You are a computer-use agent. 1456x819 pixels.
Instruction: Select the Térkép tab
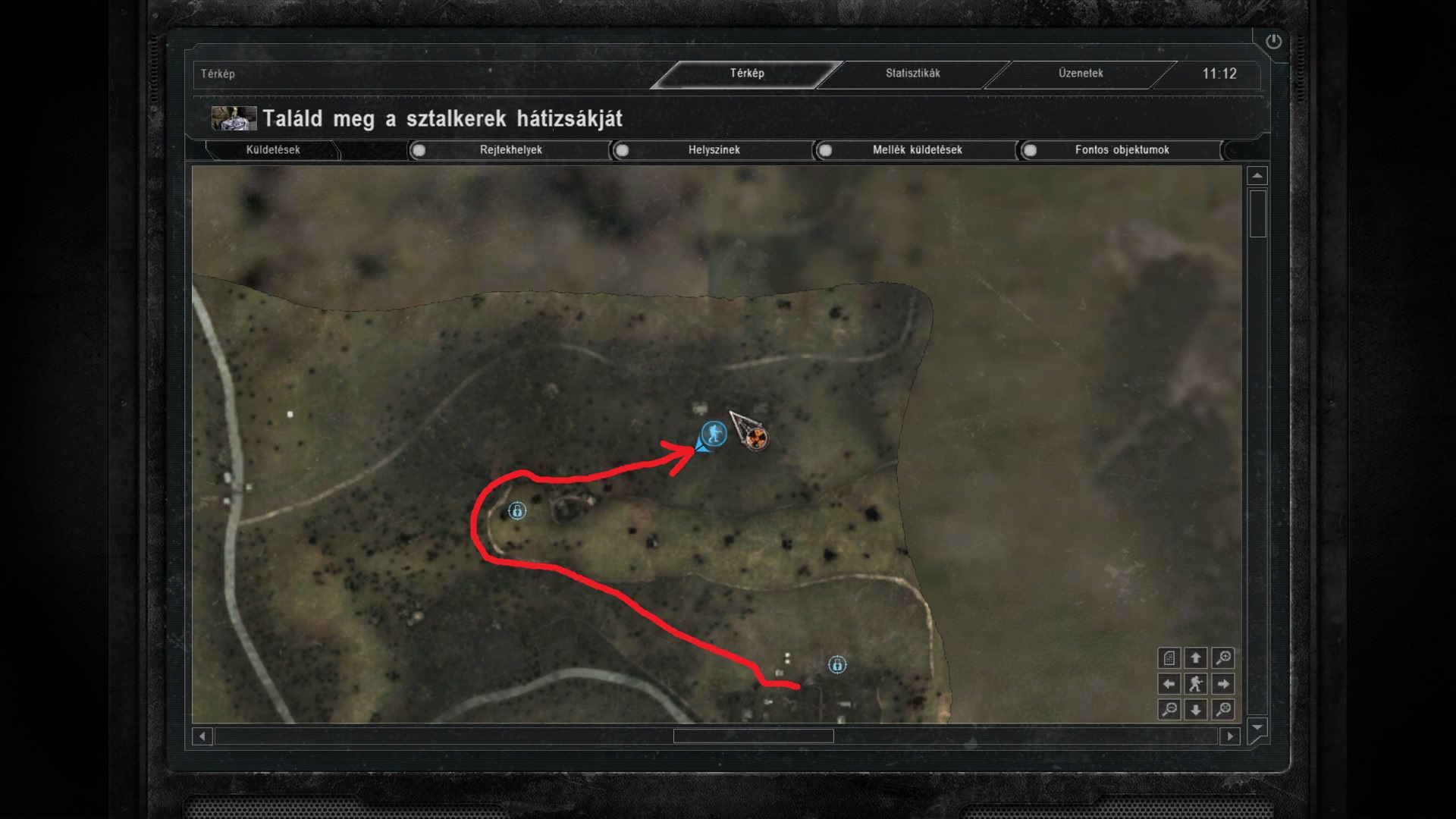pos(747,74)
